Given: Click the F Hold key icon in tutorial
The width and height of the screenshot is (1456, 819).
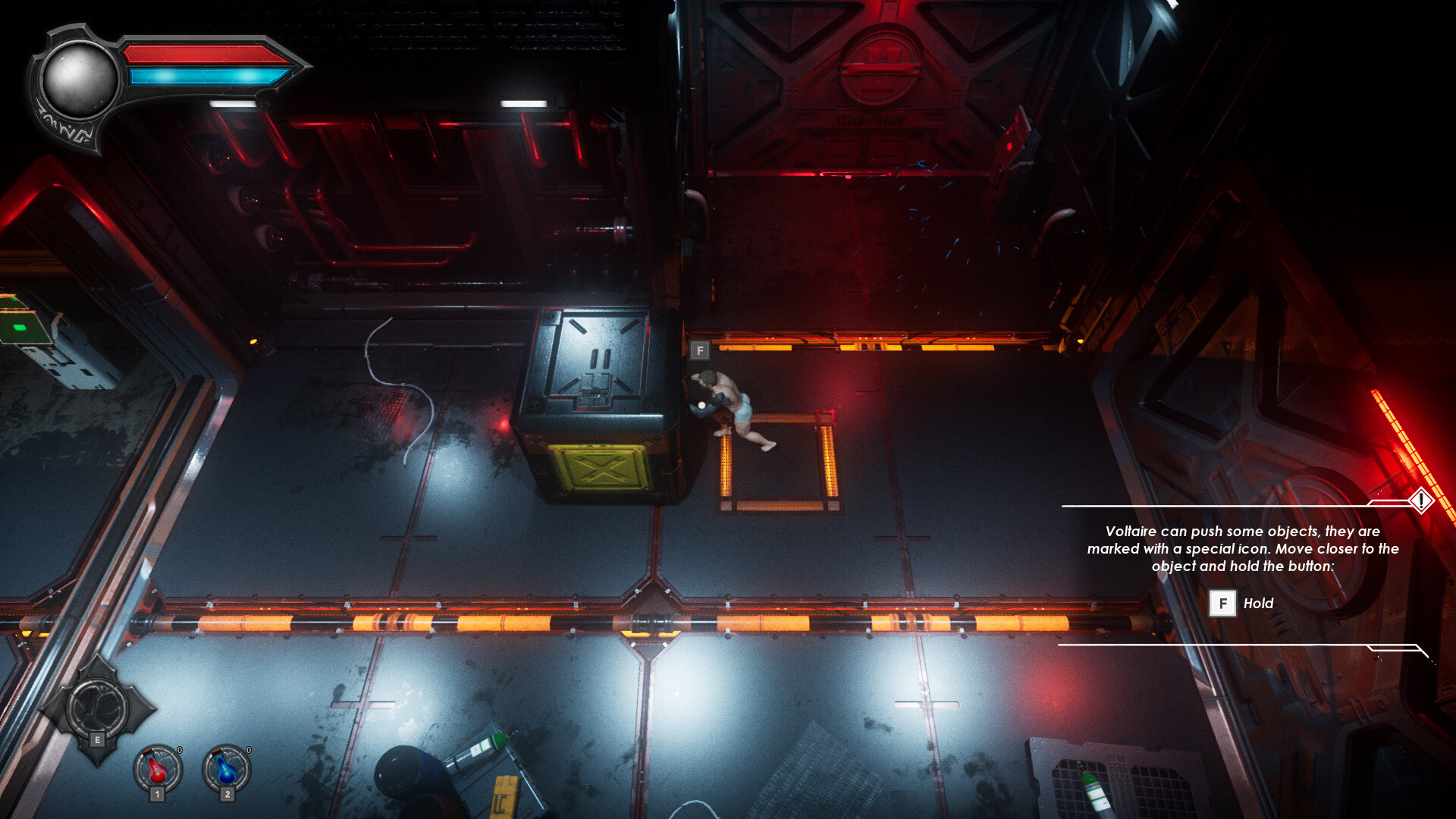Looking at the screenshot, I should [x=1222, y=604].
